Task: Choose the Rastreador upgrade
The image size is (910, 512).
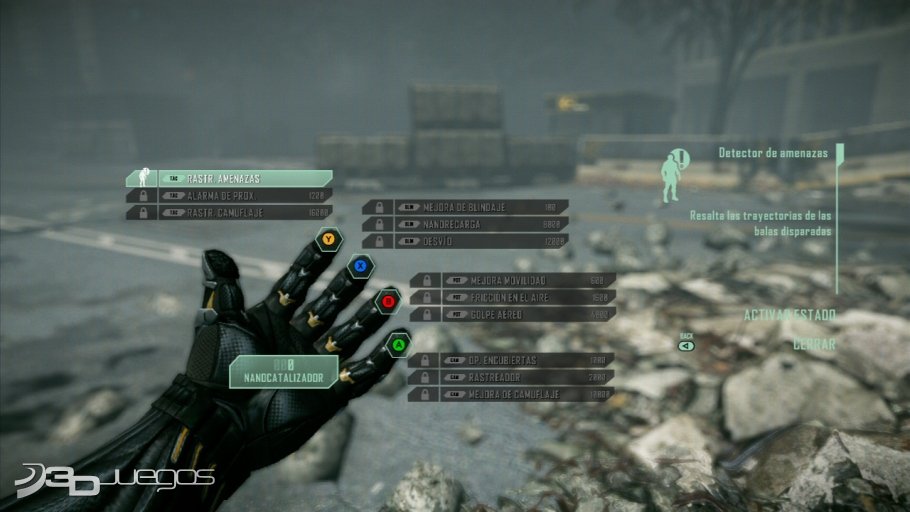Action: pyautogui.click(x=513, y=377)
